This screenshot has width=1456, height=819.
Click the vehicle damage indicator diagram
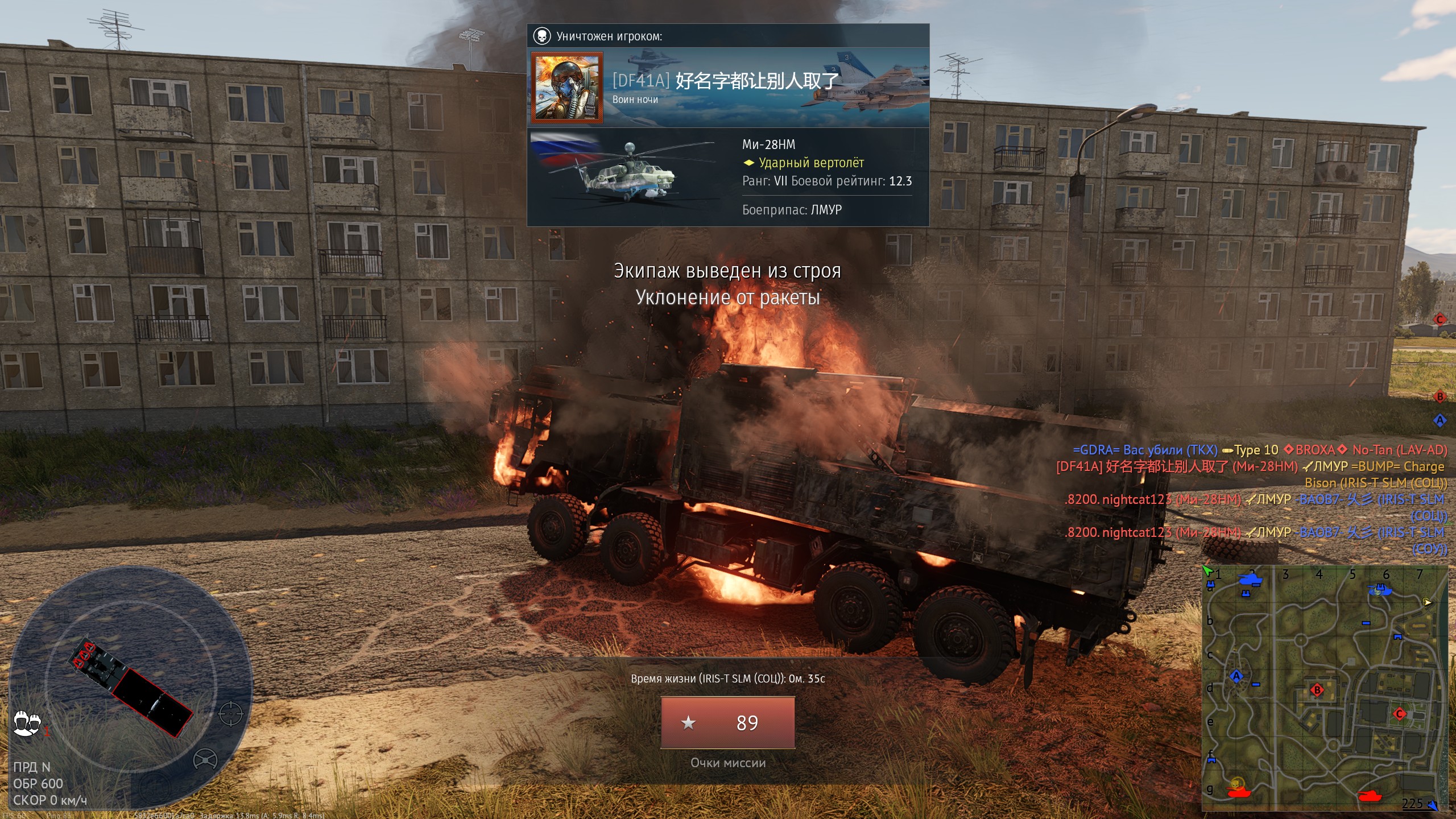[132, 688]
